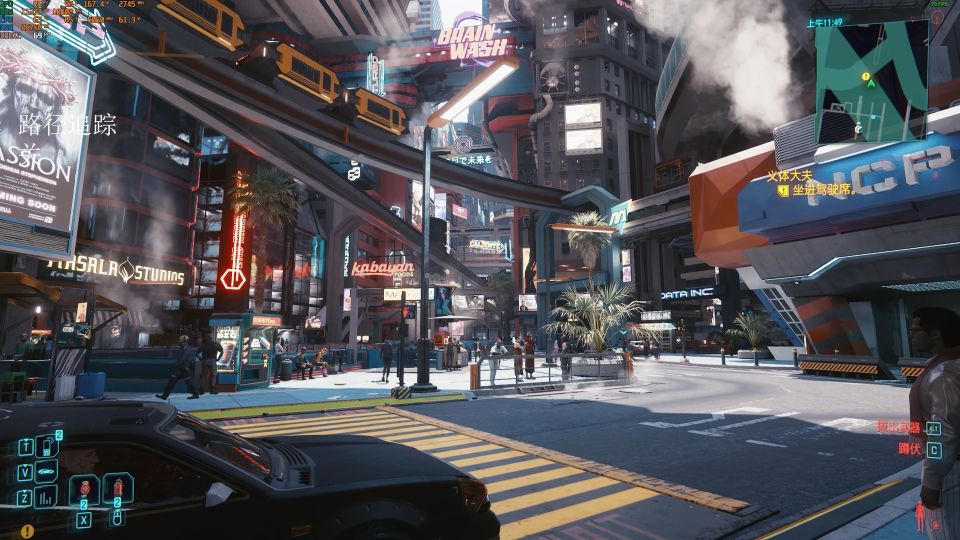Image resolution: width=960 pixels, height=540 pixels.
Task: Click the red body stance icon
Action: tap(920, 517)
